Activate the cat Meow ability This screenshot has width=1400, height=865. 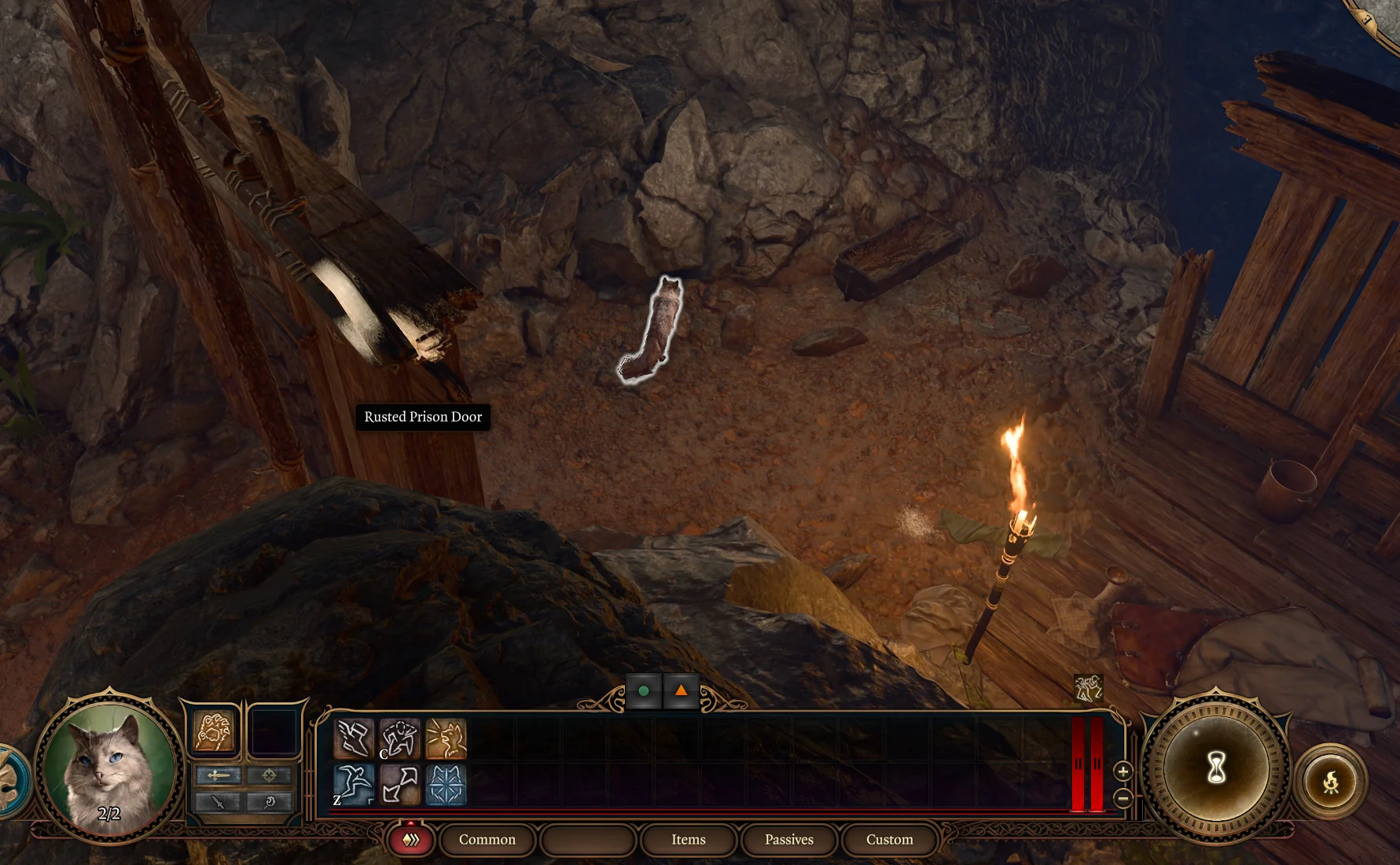(x=446, y=739)
